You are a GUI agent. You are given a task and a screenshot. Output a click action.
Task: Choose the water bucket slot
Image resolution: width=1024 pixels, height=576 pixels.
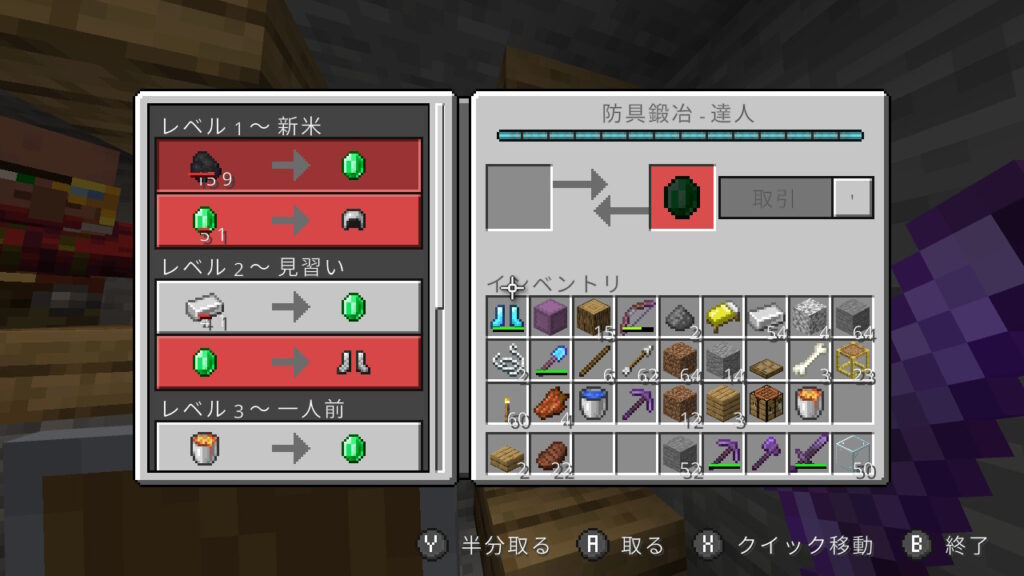595,403
